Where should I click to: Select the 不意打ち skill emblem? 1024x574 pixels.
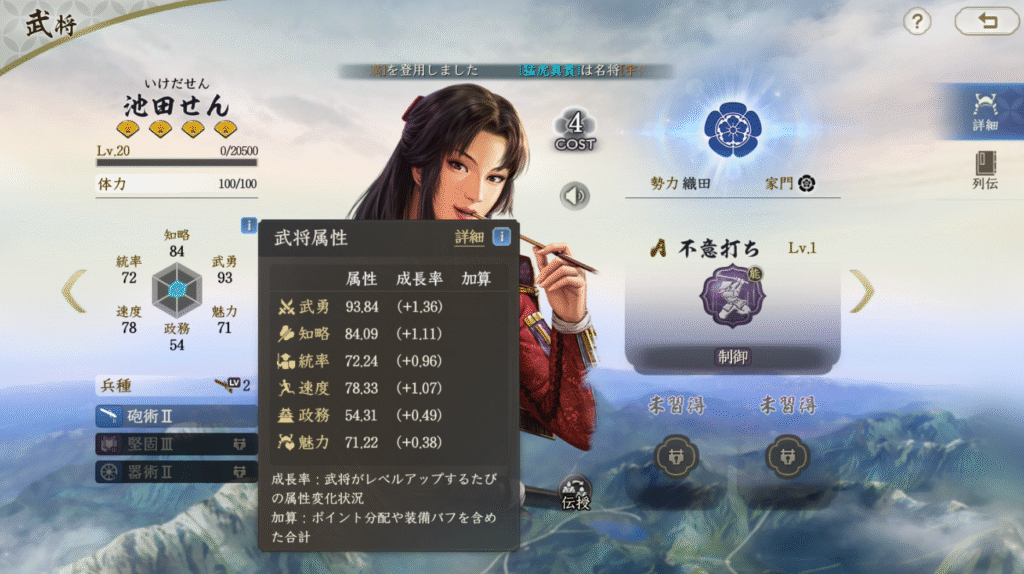pos(732,297)
